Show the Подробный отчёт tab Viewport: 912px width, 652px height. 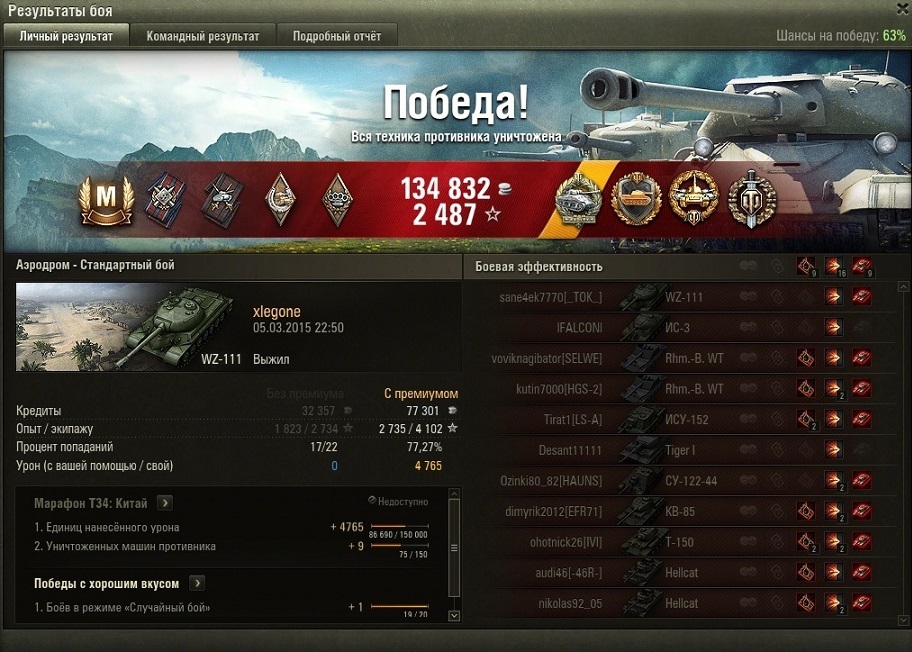click(x=337, y=36)
